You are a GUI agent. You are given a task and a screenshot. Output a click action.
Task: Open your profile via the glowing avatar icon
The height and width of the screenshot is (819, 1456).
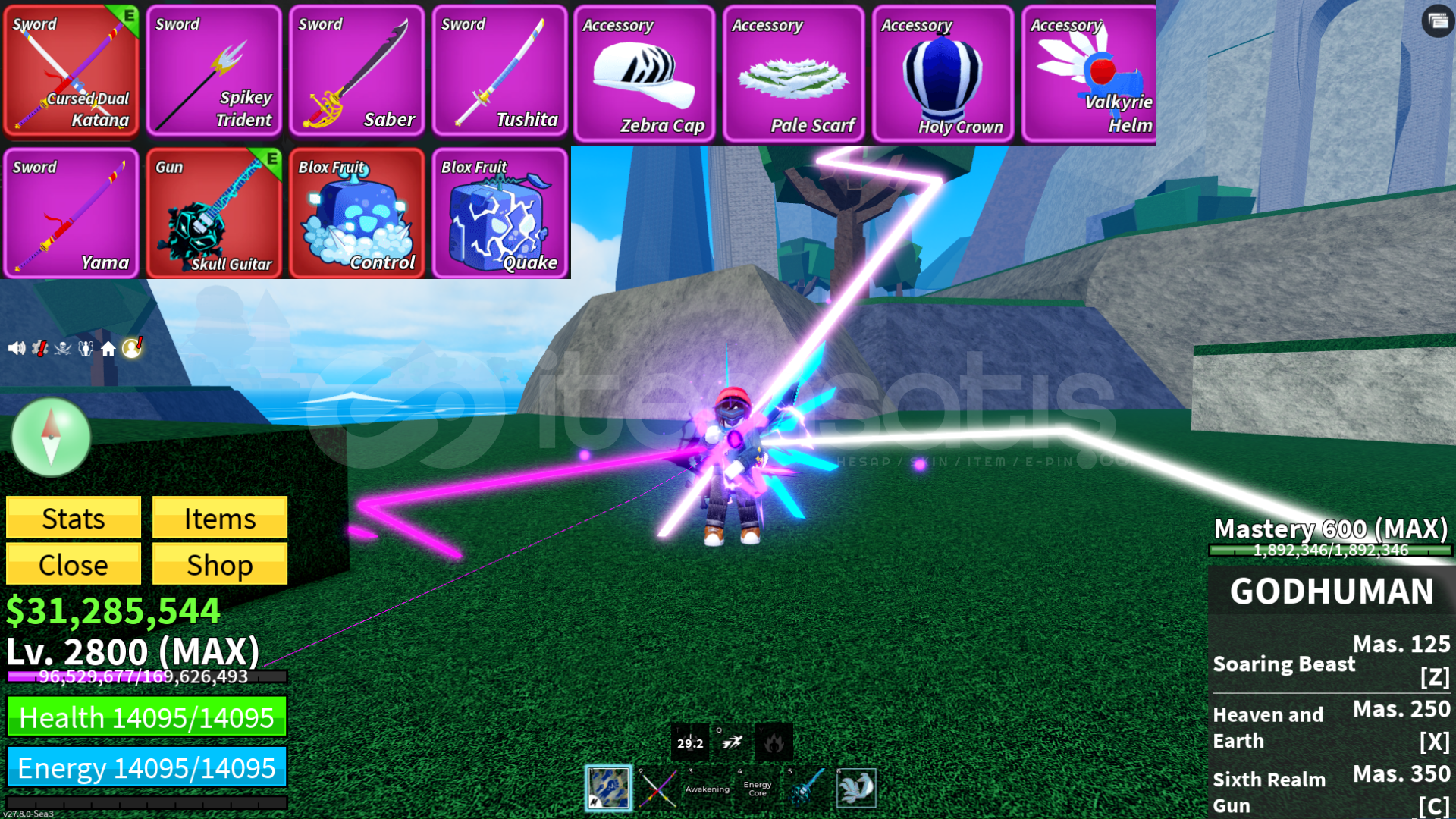[x=132, y=348]
